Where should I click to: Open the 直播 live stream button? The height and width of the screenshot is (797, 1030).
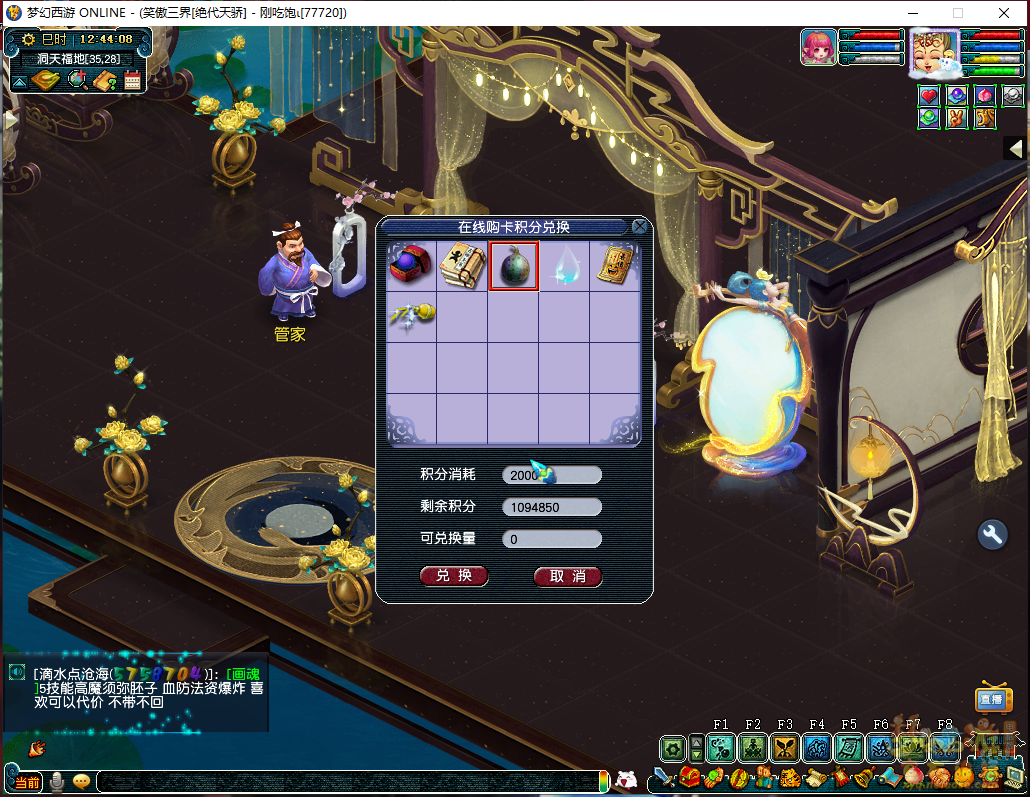[991, 700]
